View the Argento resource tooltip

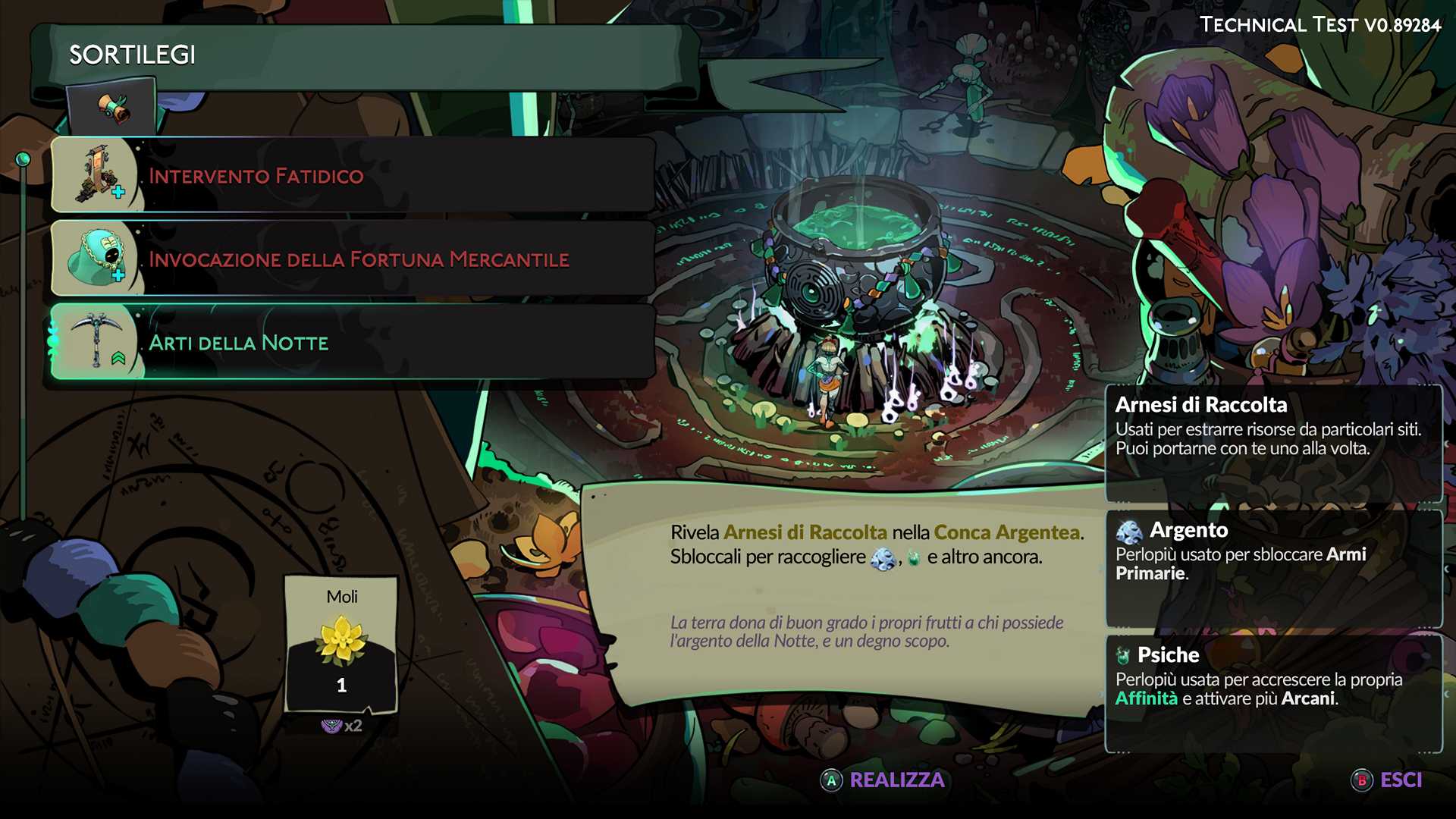pyautogui.click(x=1273, y=567)
